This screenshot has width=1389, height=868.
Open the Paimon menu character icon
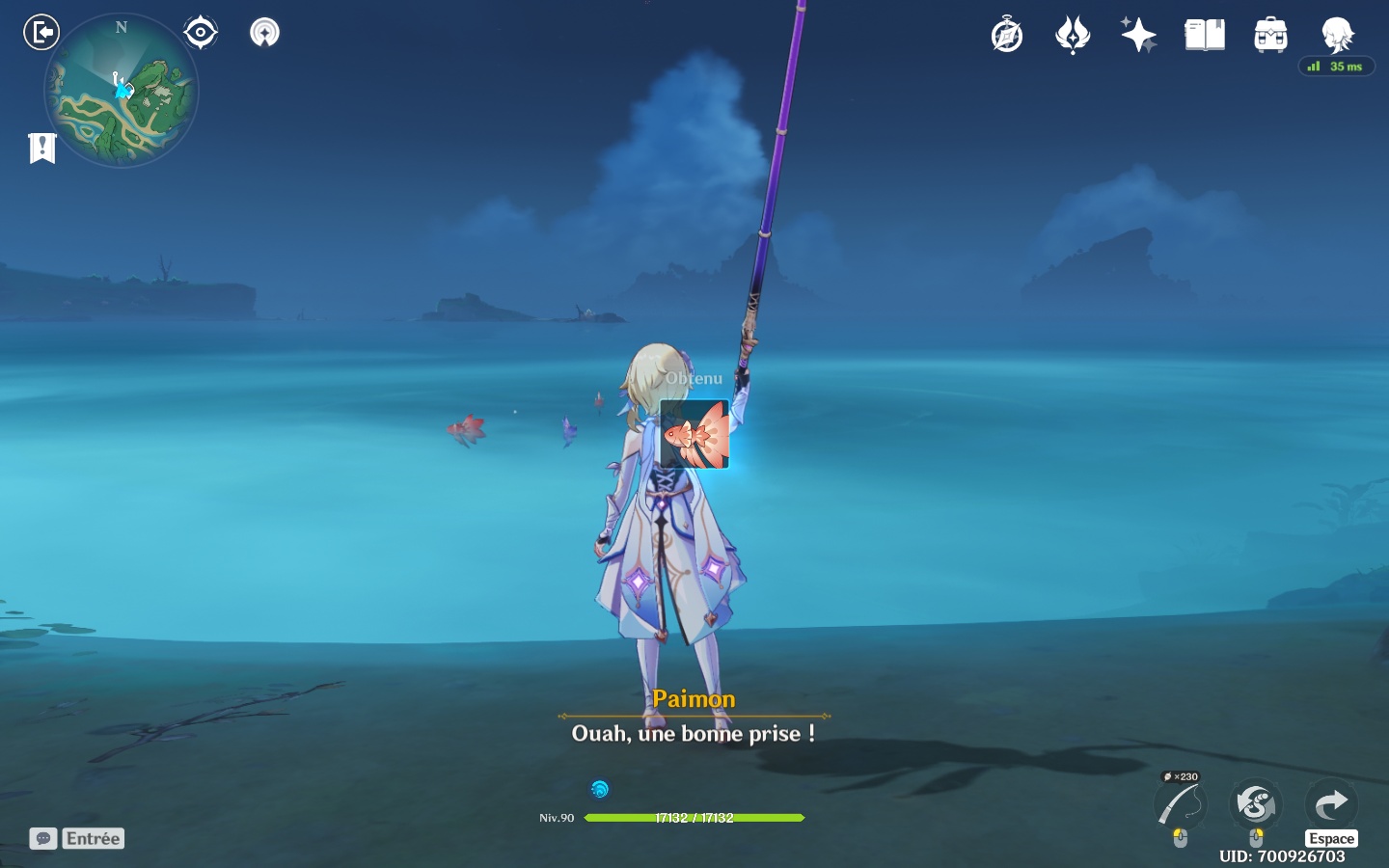pyautogui.click(x=1337, y=35)
